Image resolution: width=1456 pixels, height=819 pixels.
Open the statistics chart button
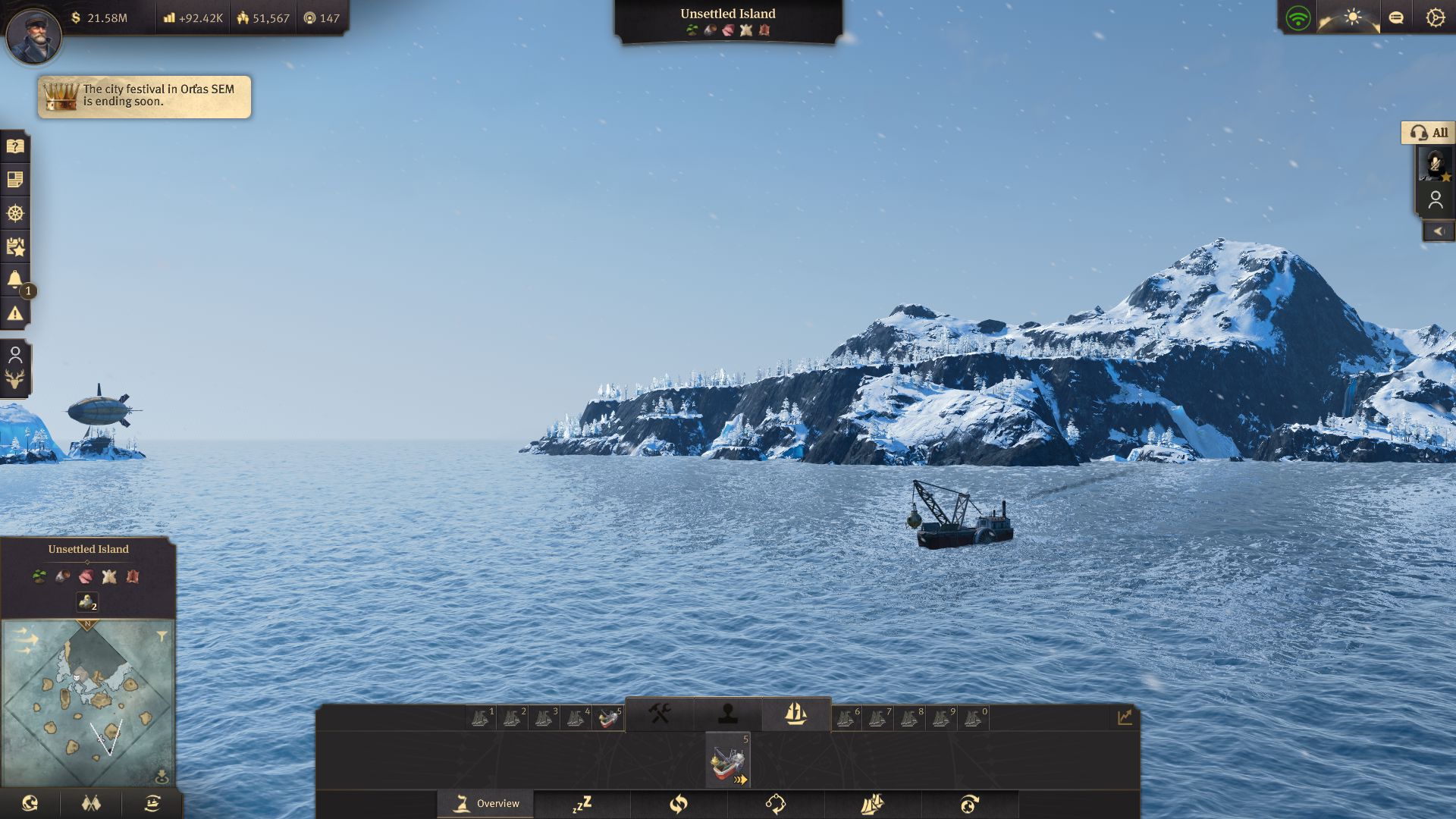click(x=1124, y=717)
